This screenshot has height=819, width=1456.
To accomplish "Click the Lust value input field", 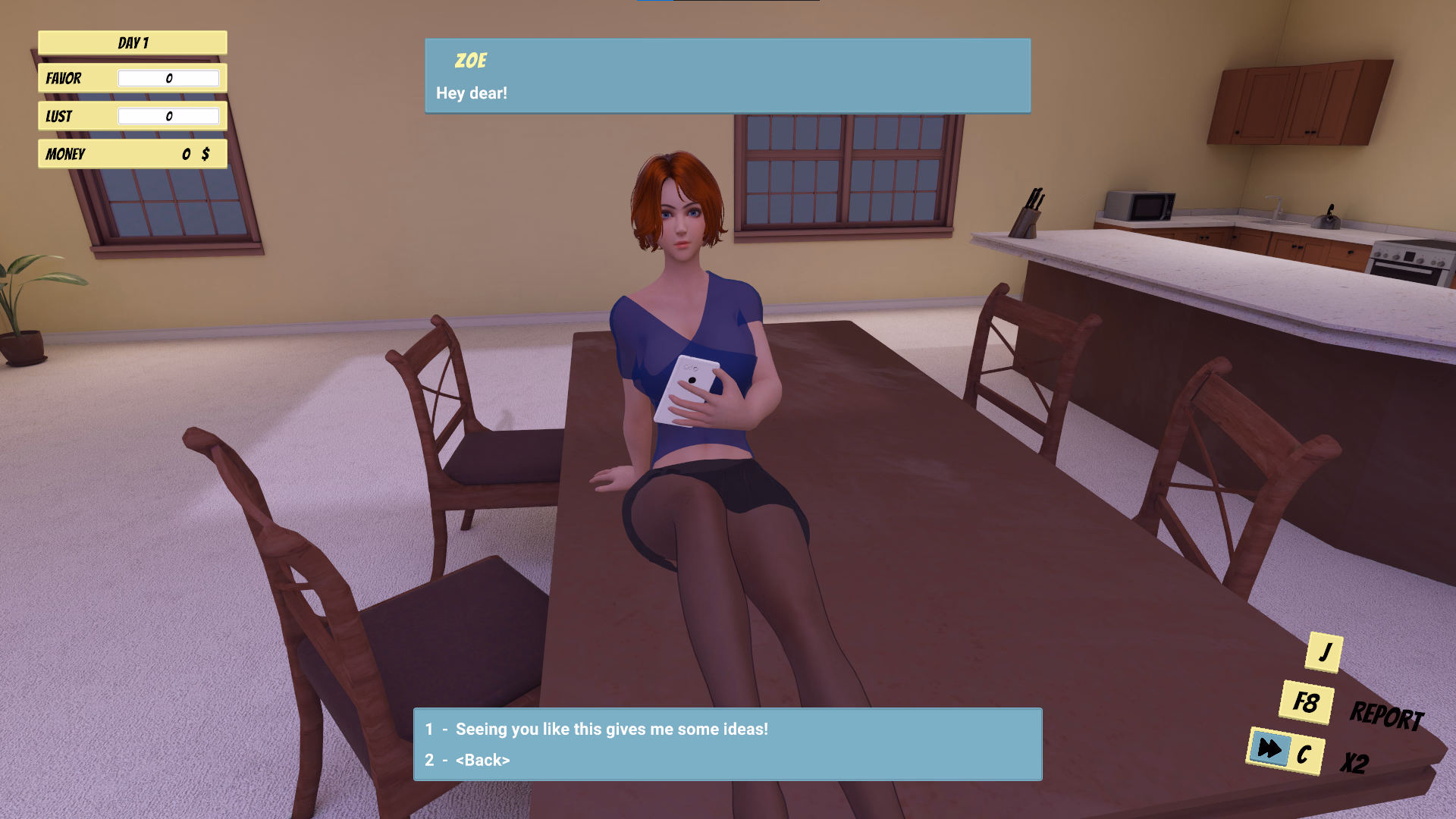I will click(x=169, y=115).
